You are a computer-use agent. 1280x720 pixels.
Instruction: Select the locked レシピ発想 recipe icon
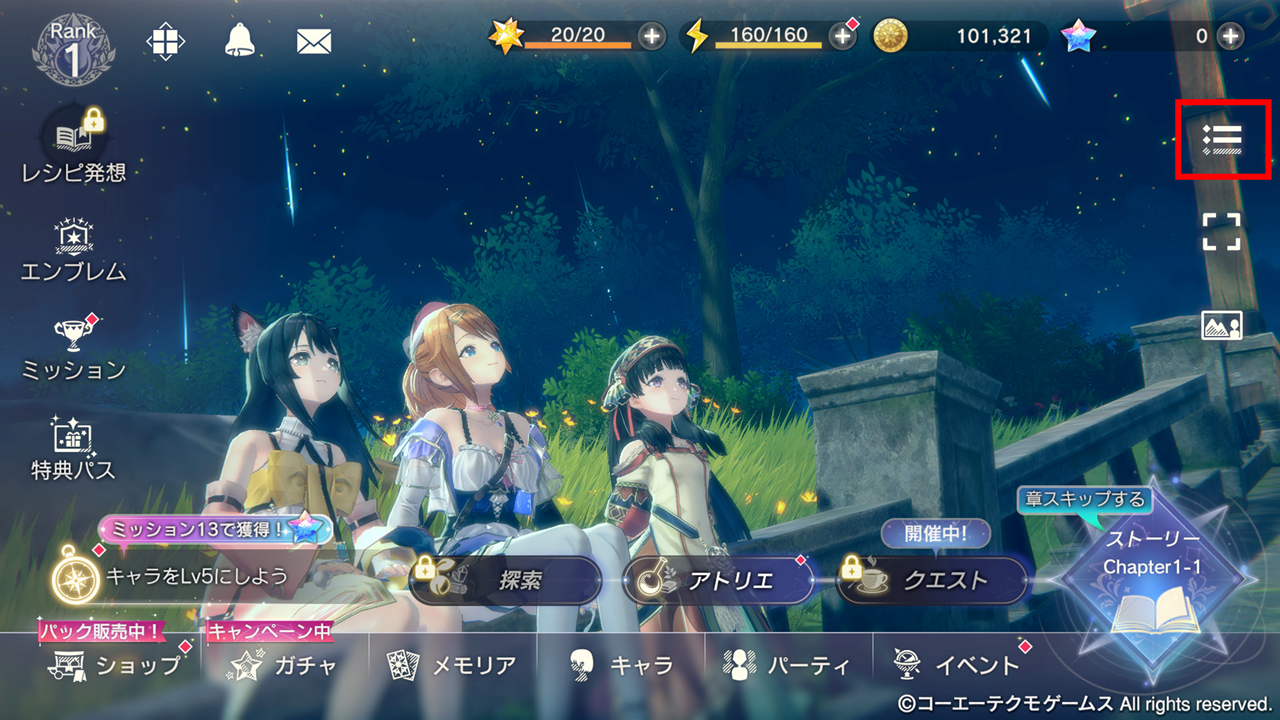pyautogui.click(x=74, y=145)
